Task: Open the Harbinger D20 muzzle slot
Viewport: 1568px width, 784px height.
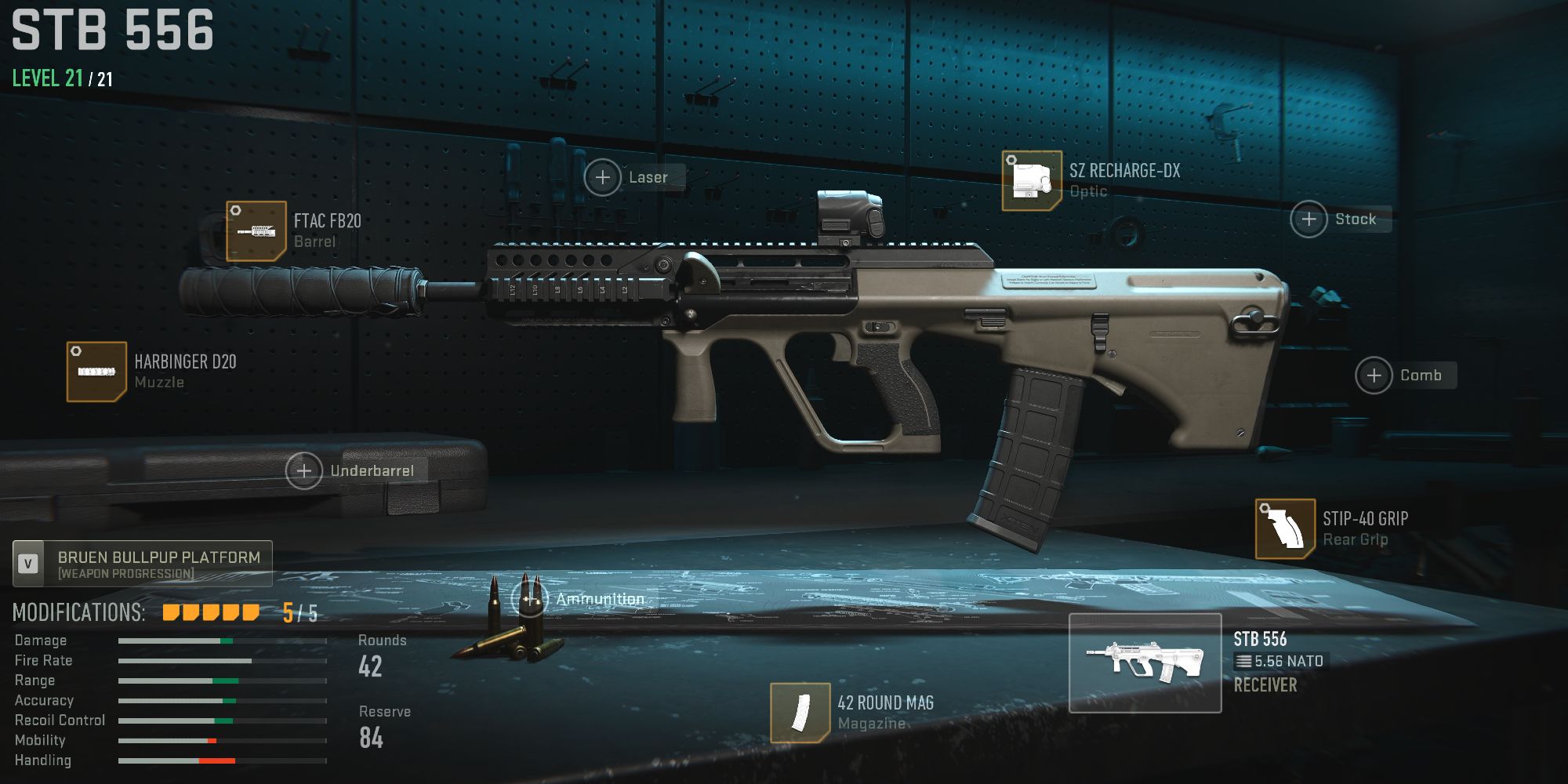Action: pyautogui.click(x=96, y=371)
